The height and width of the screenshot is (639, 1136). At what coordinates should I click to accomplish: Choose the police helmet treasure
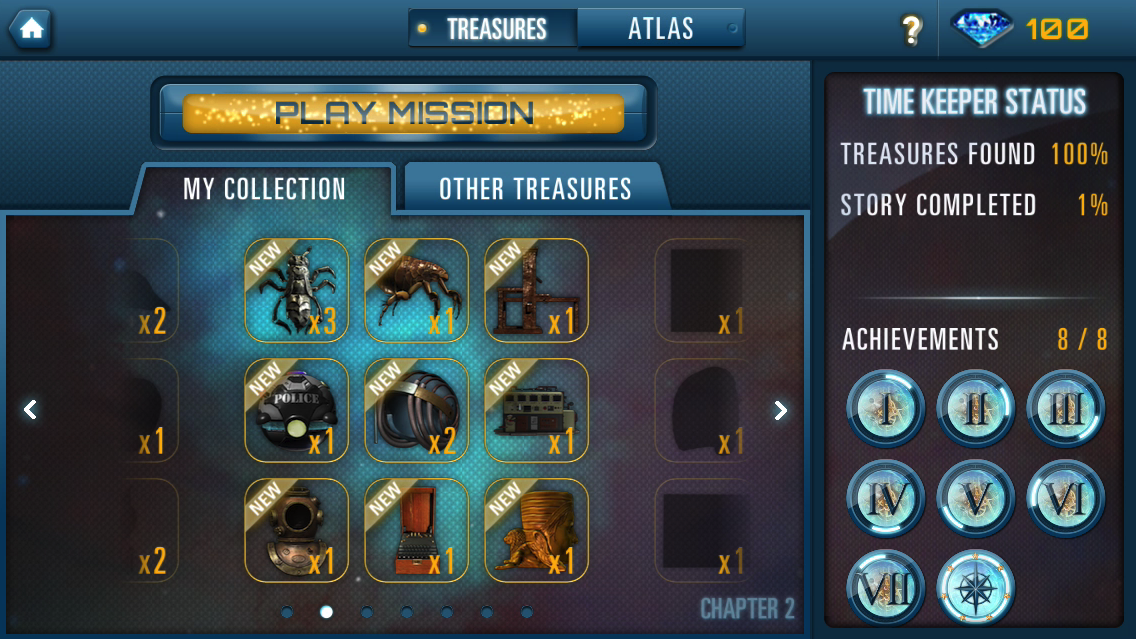(x=296, y=410)
